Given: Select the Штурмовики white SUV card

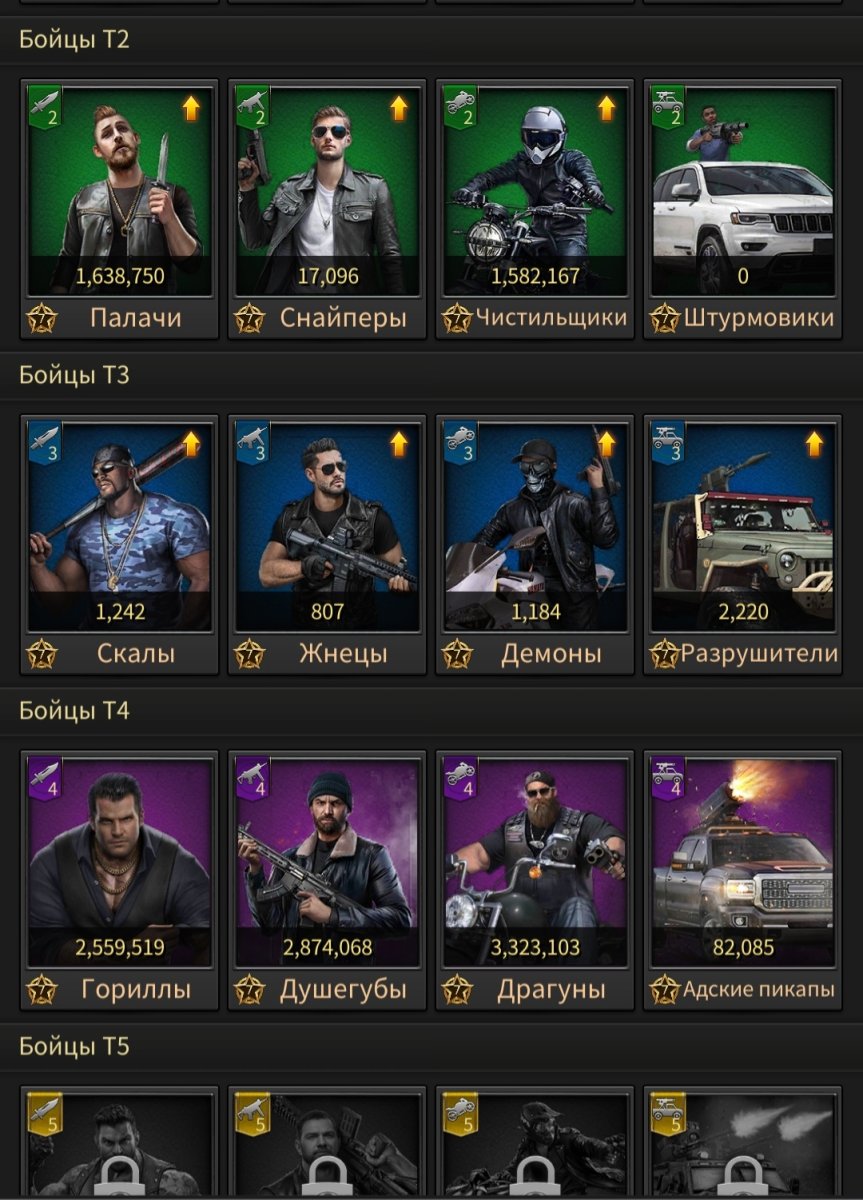Looking at the screenshot, I should coord(743,192).
